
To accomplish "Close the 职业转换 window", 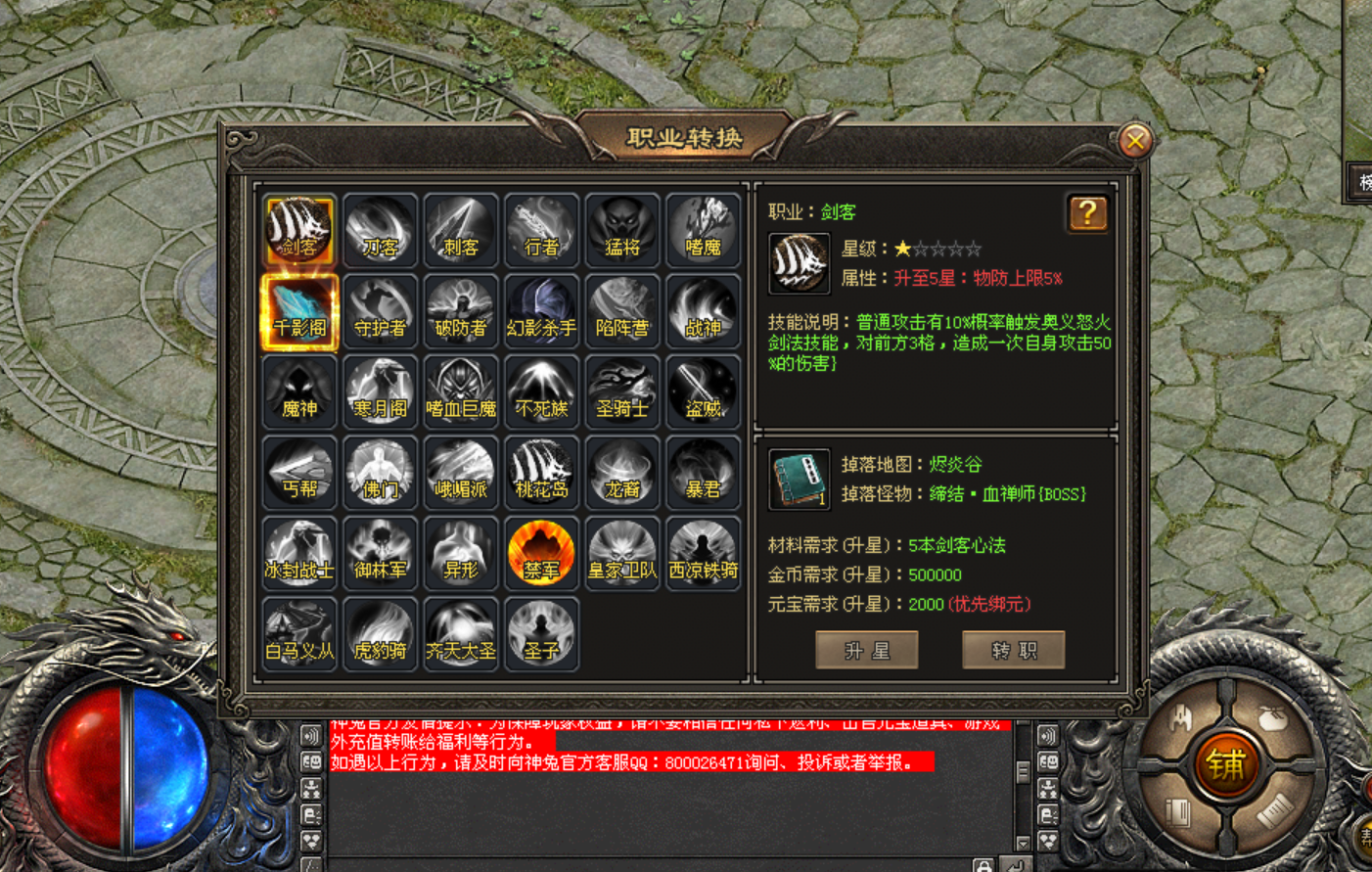I will (x=1135, y=141).
